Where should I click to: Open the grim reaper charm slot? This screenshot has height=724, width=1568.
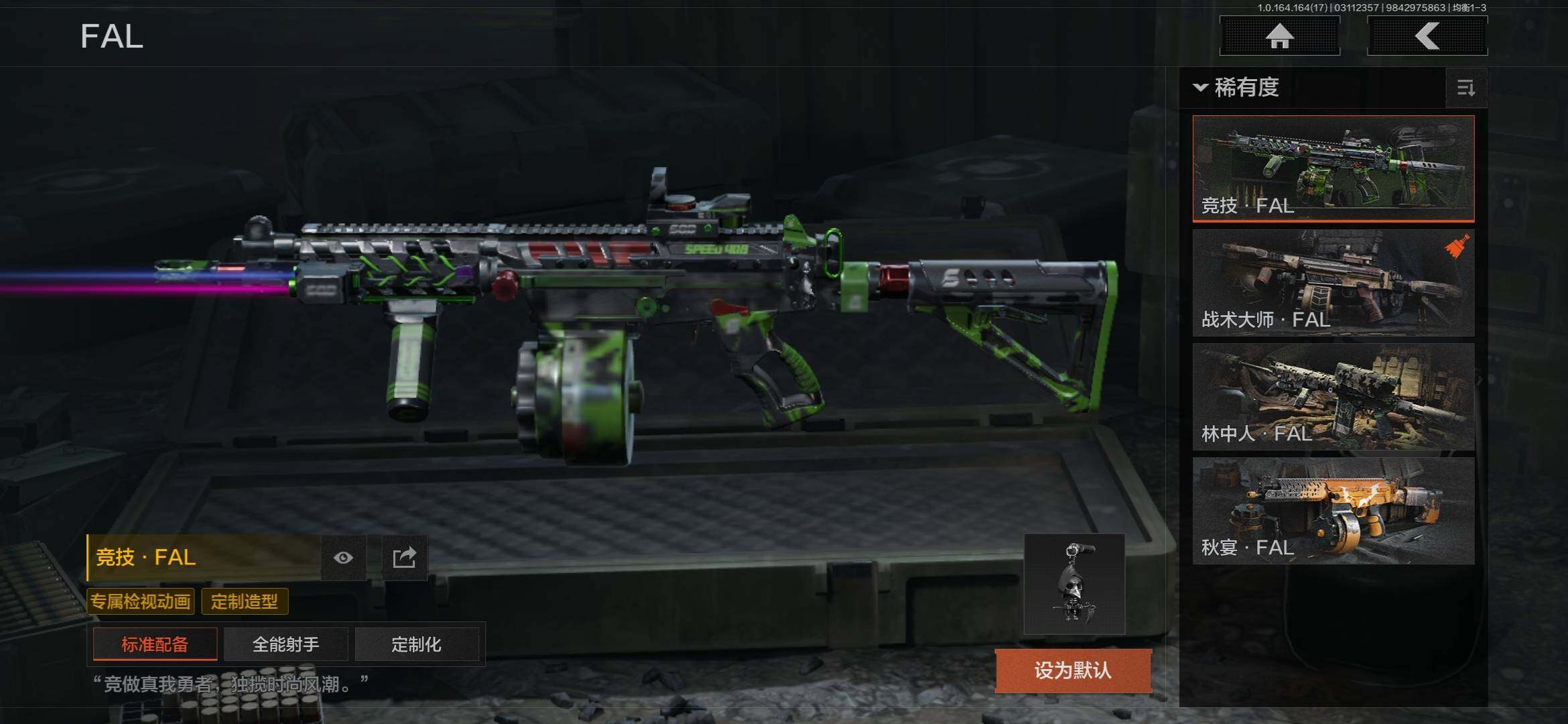pos(1074,583)
